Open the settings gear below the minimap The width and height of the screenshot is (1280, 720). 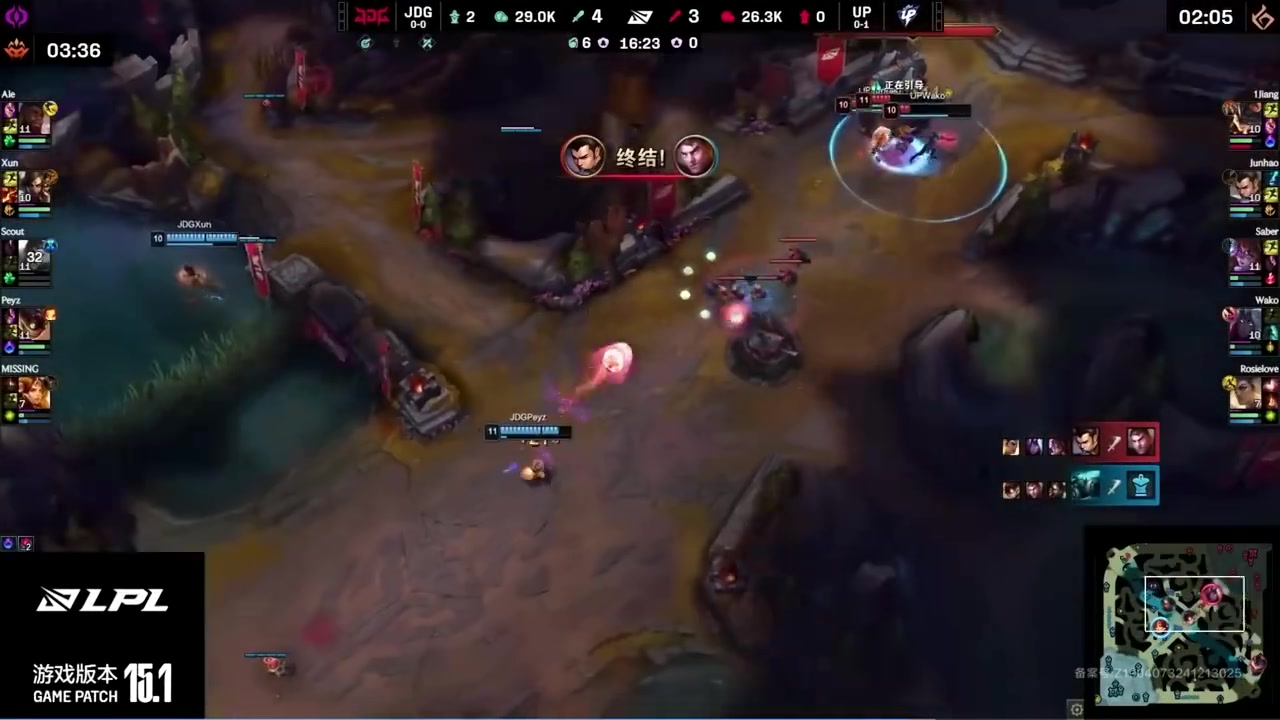pyautogui.click(x=1075, y=709)
